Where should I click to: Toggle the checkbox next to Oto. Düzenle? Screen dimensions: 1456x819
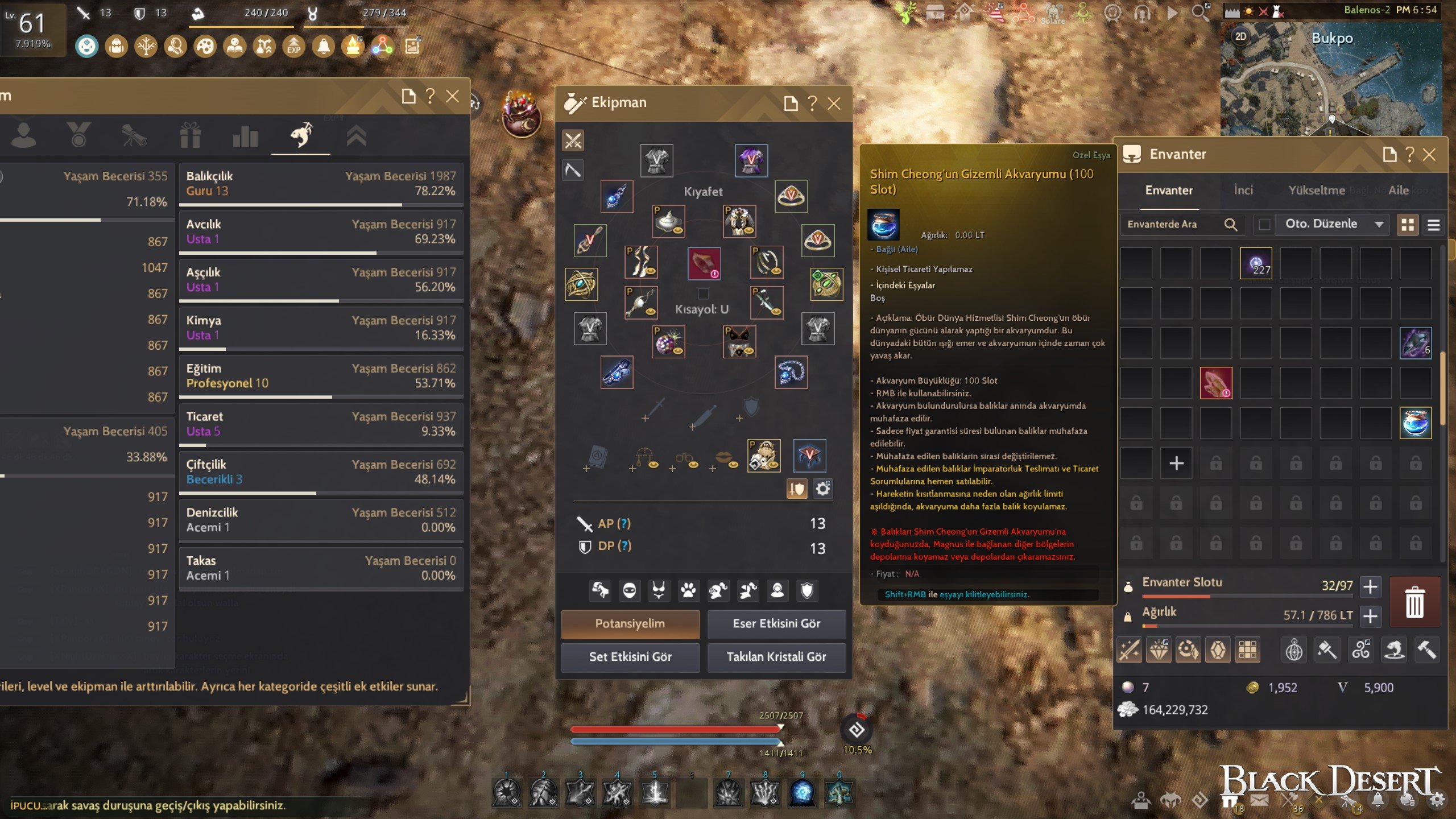[1265, 224]
